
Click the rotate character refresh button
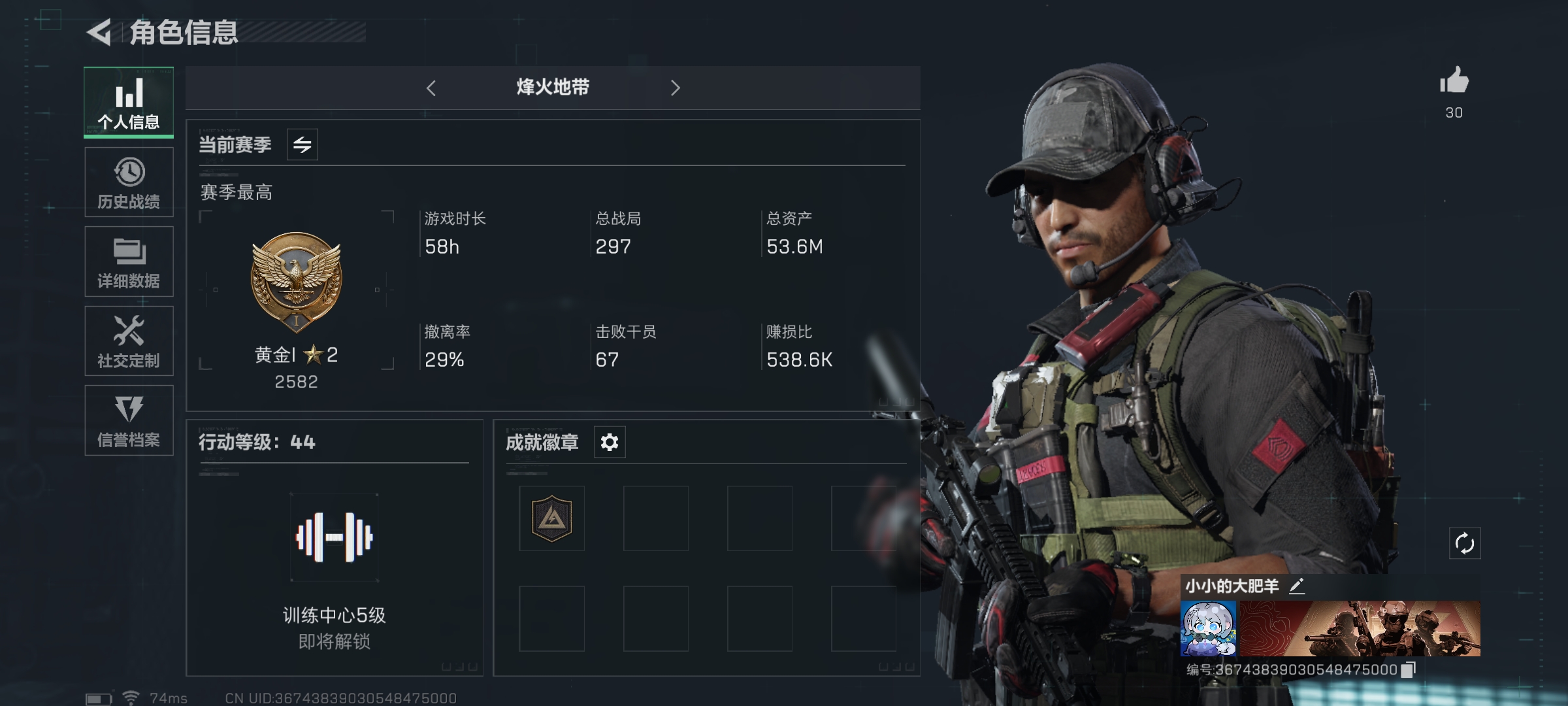point(1464,543)
